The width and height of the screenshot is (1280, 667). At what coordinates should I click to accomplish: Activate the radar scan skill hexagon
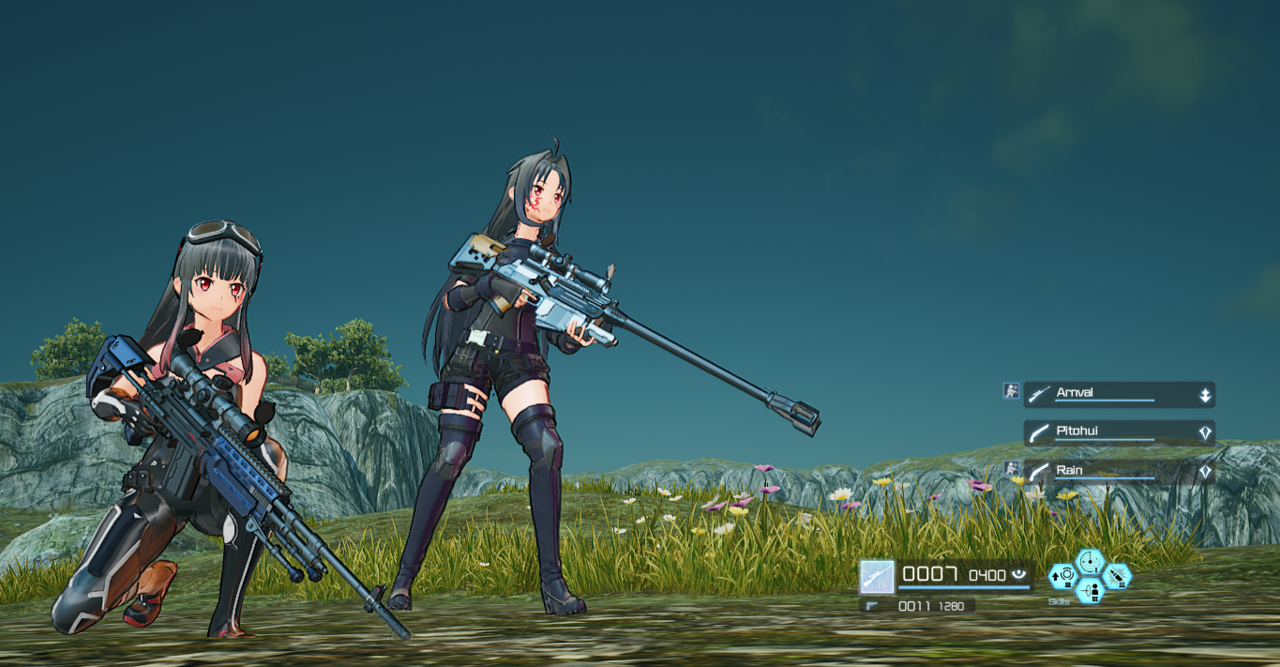1090,562
